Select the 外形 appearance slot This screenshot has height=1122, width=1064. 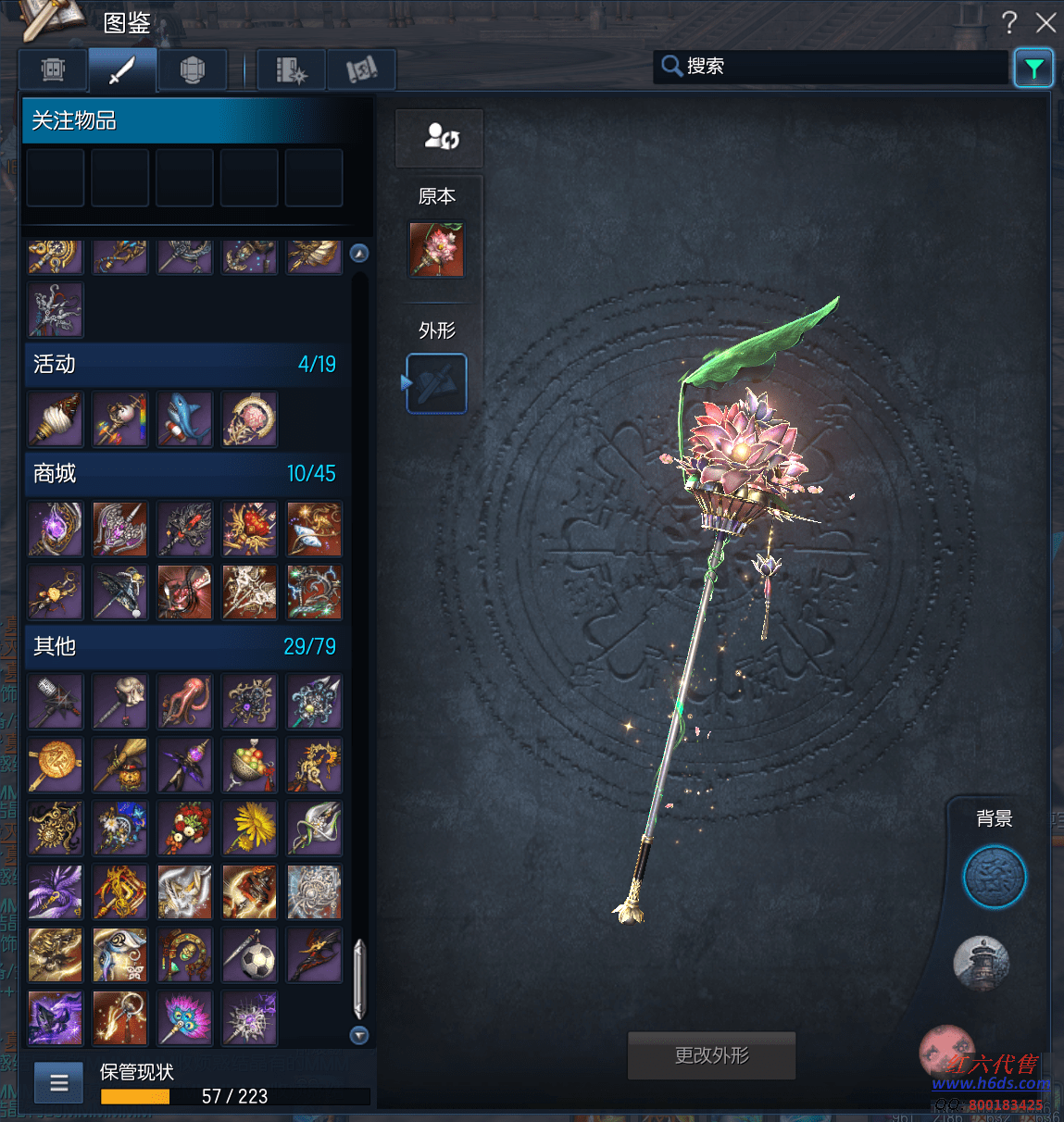(x=437, y=383)
